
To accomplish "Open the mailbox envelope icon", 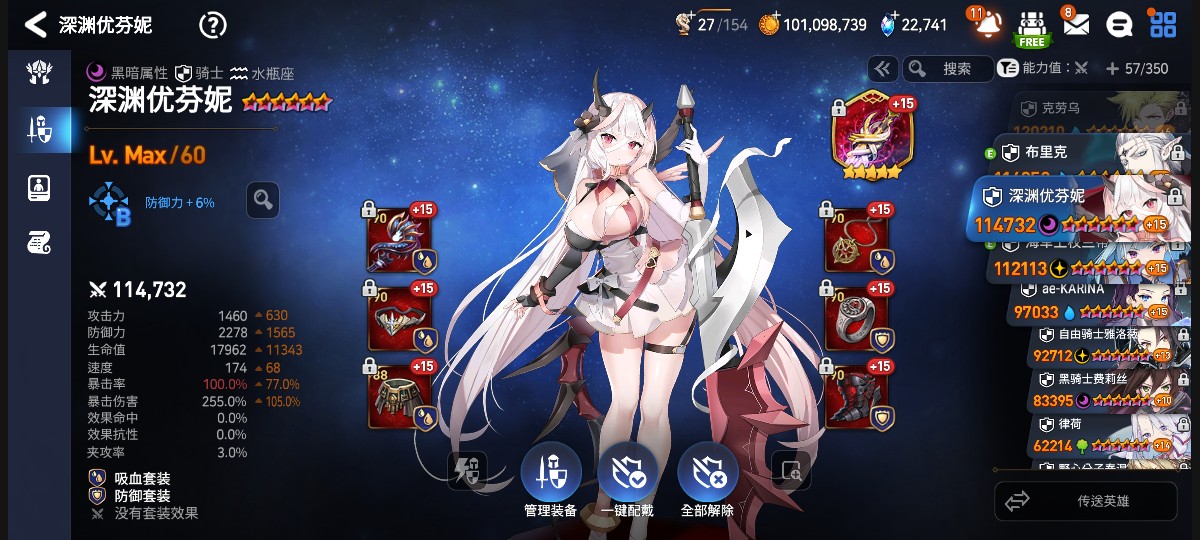I will [1075, 25].
